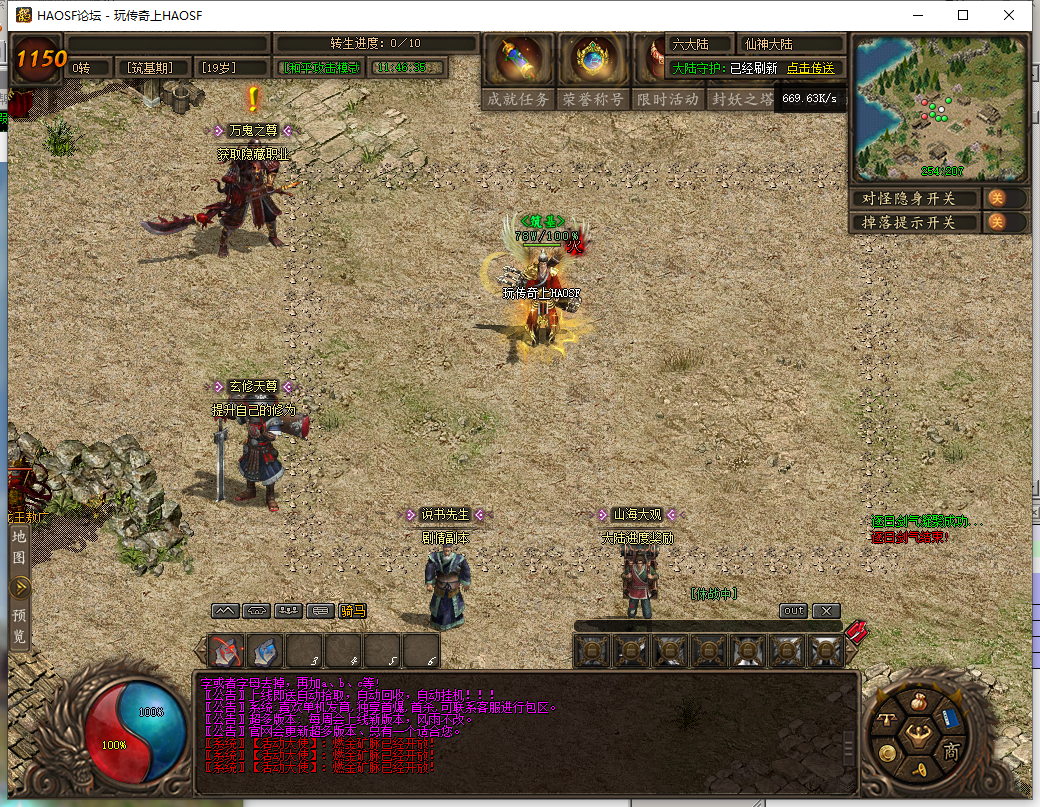Use the red scroll in hotbar slot one
Viewport: 1040px width, 807px height.
[226, 651]
